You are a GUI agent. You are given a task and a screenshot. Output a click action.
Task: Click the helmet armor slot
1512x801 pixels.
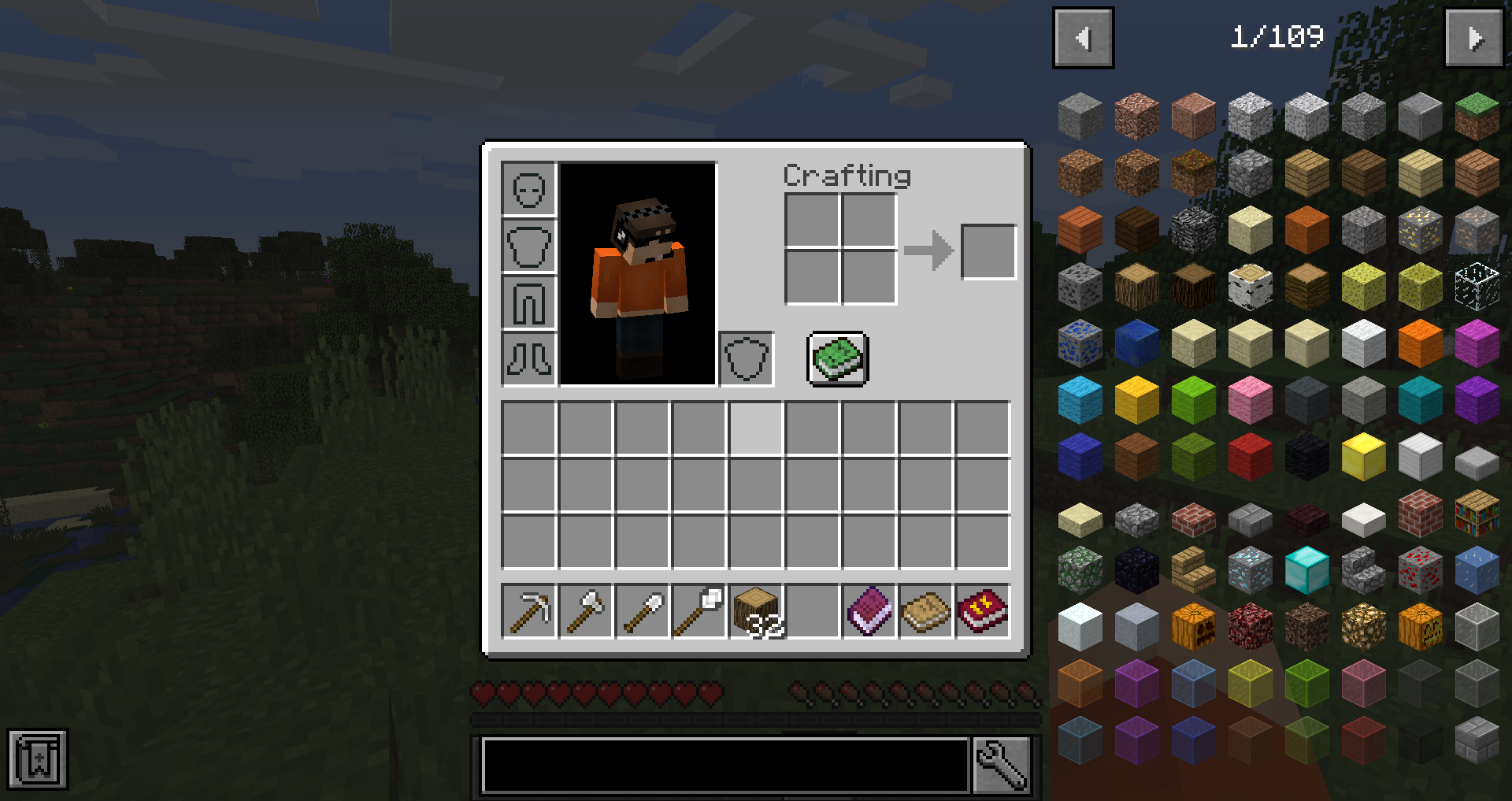coord(528,189)
